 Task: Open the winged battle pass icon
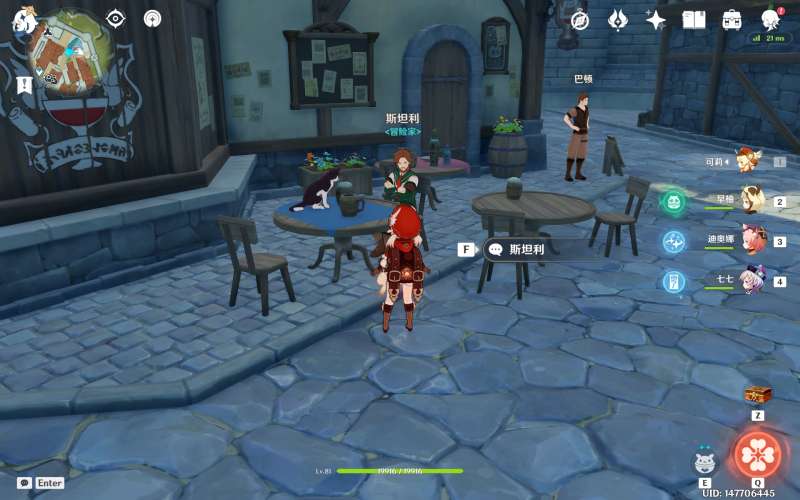click(618, 20)
